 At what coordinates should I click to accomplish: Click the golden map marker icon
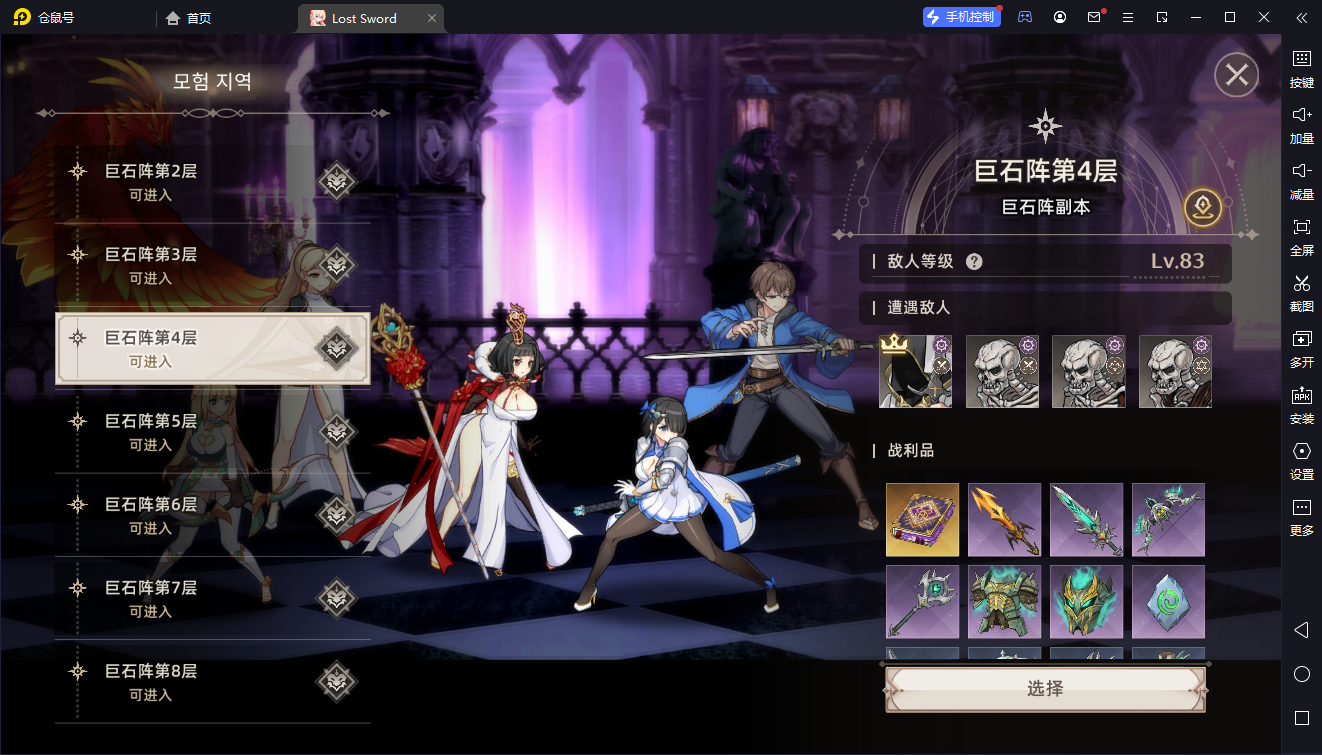[x=1203, y=207]
